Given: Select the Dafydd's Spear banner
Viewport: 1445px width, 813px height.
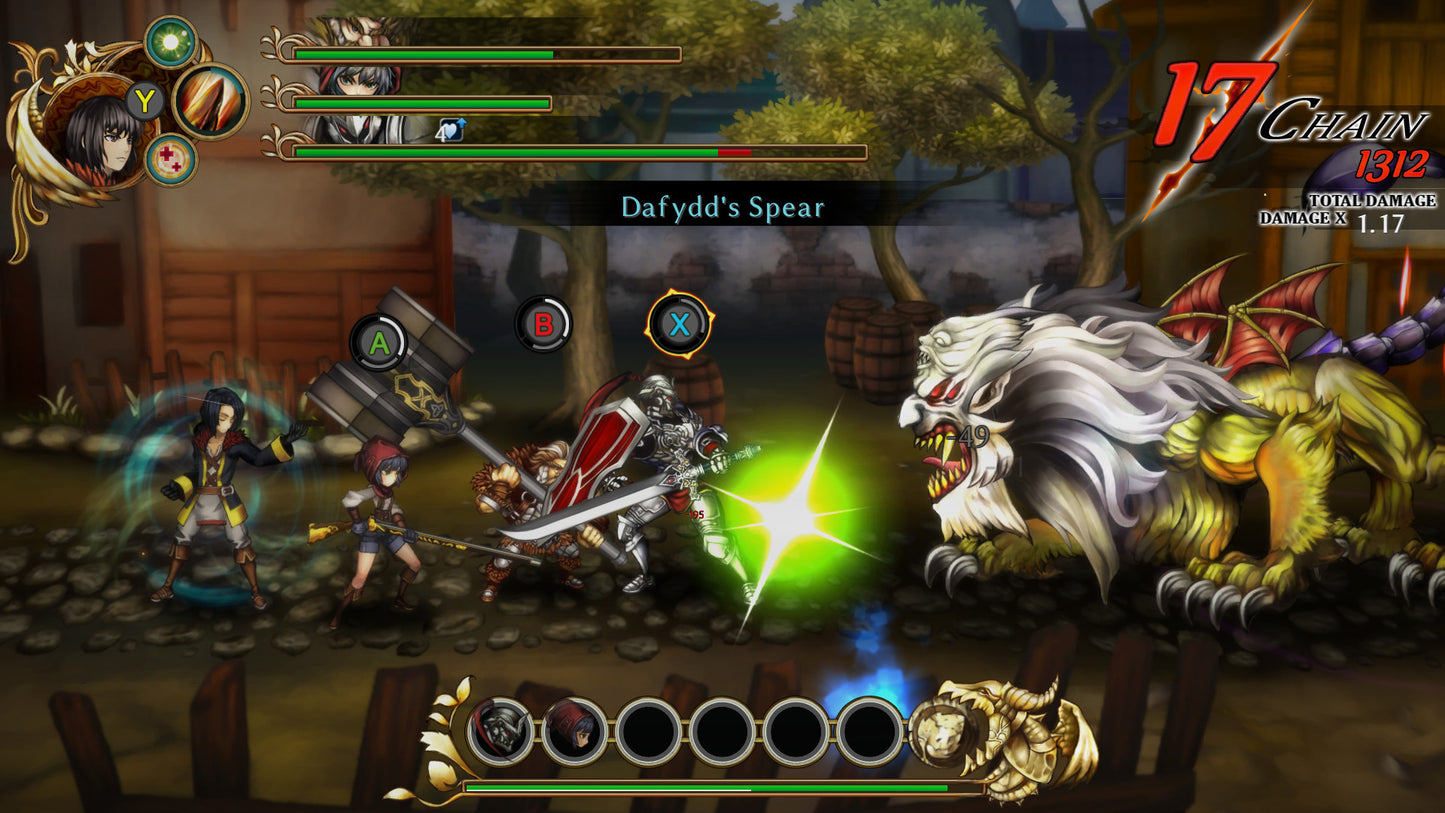Looking at the screenshot, I should click(722, 208).
